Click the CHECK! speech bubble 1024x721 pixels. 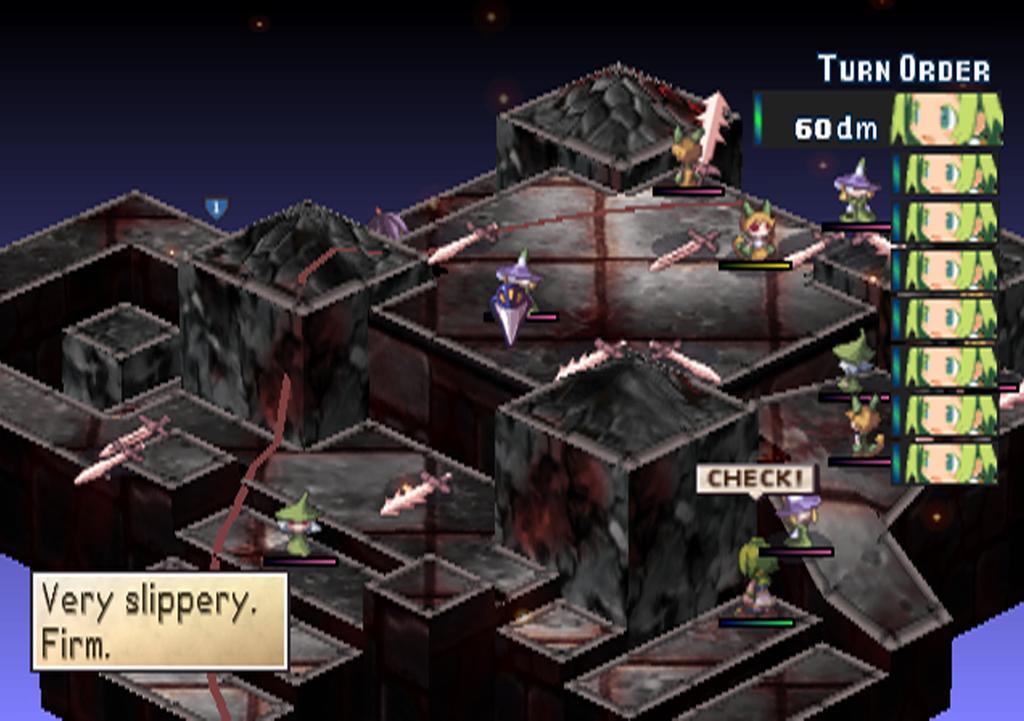(x=755, y=478)
